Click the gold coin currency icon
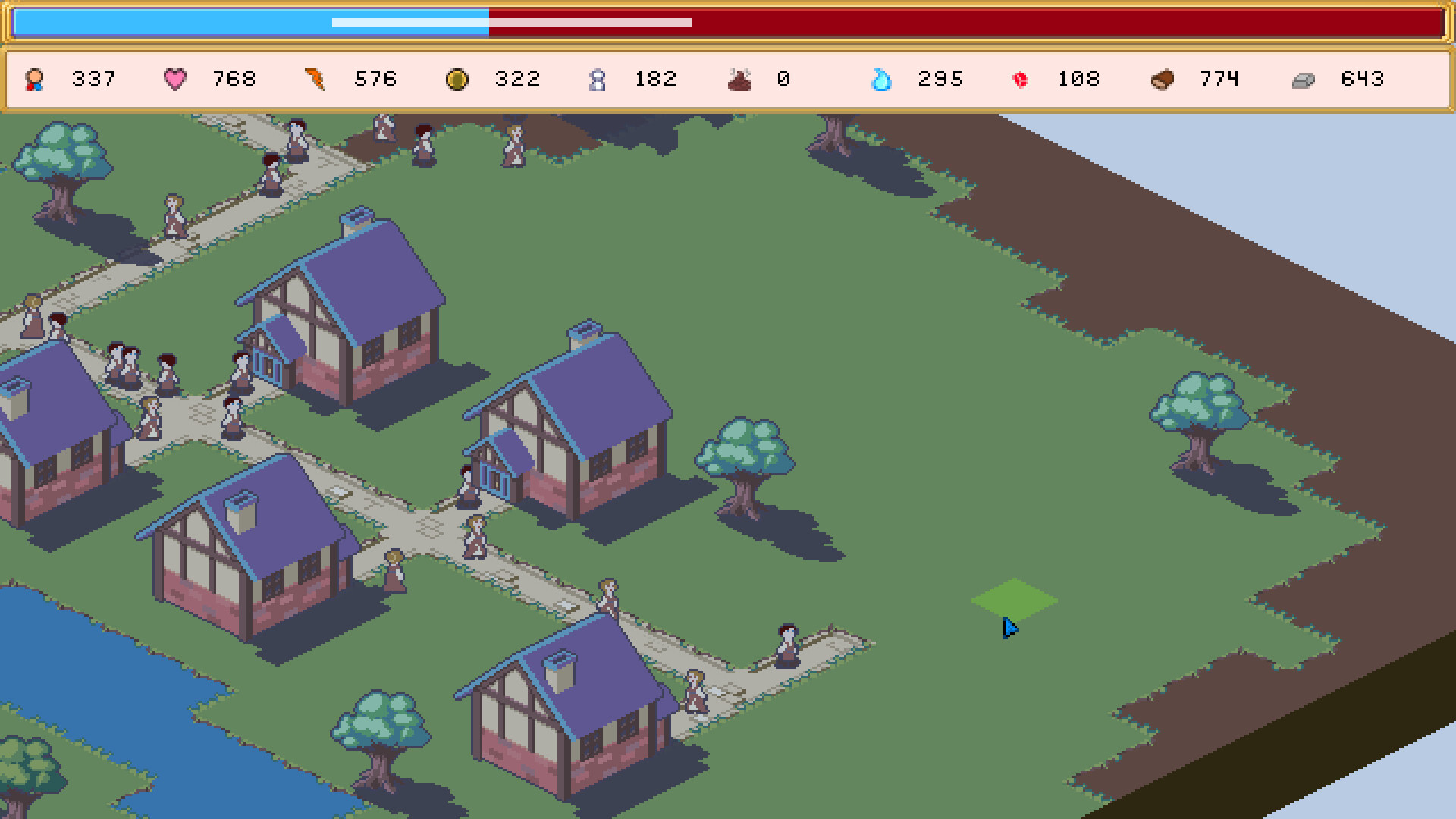The width and height of the screenshot is (1456, 819). [456, 79]
